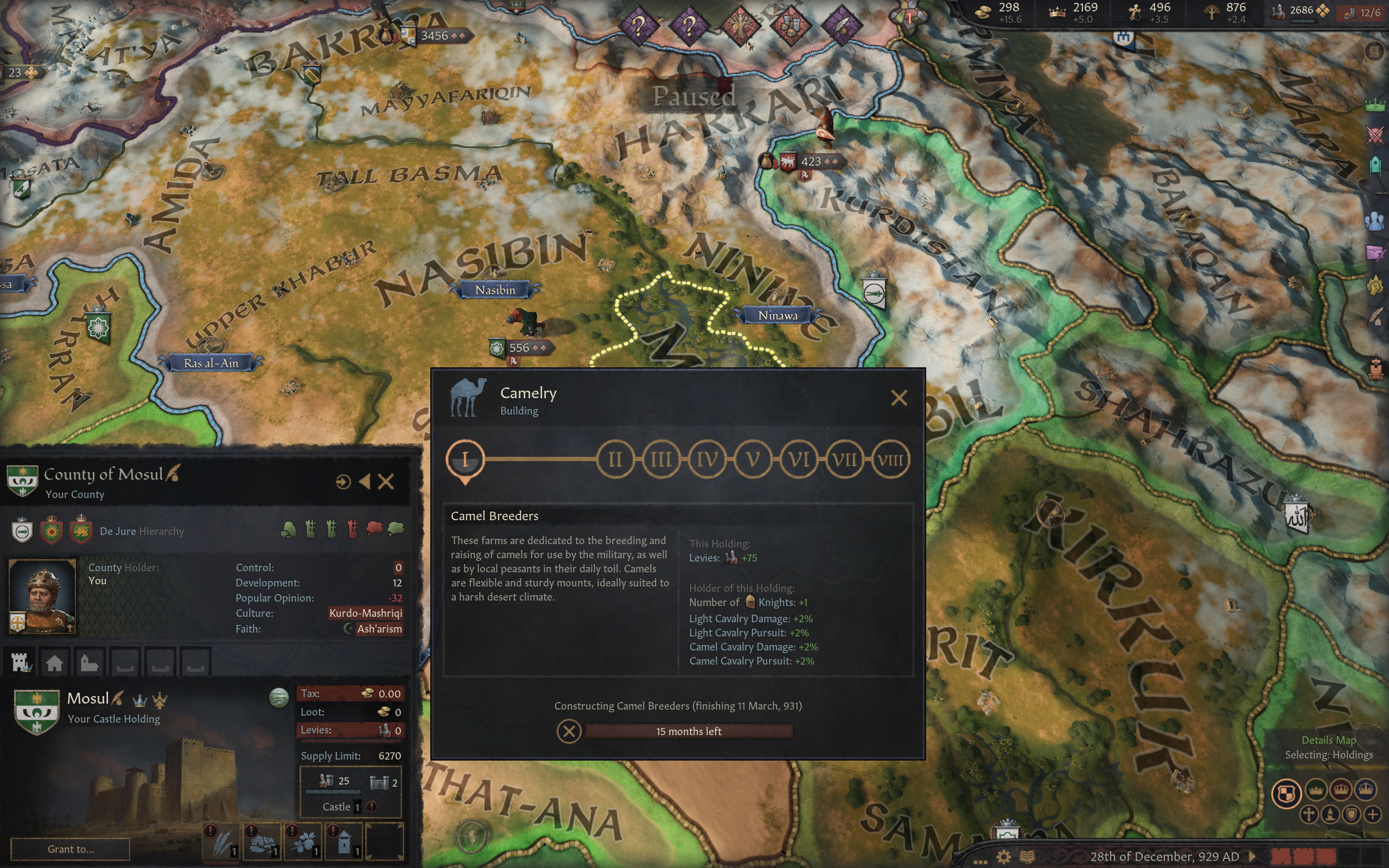This screenshot has height=868, width=1389.
Task: Select the city holding tab
Action: point(54,663)
